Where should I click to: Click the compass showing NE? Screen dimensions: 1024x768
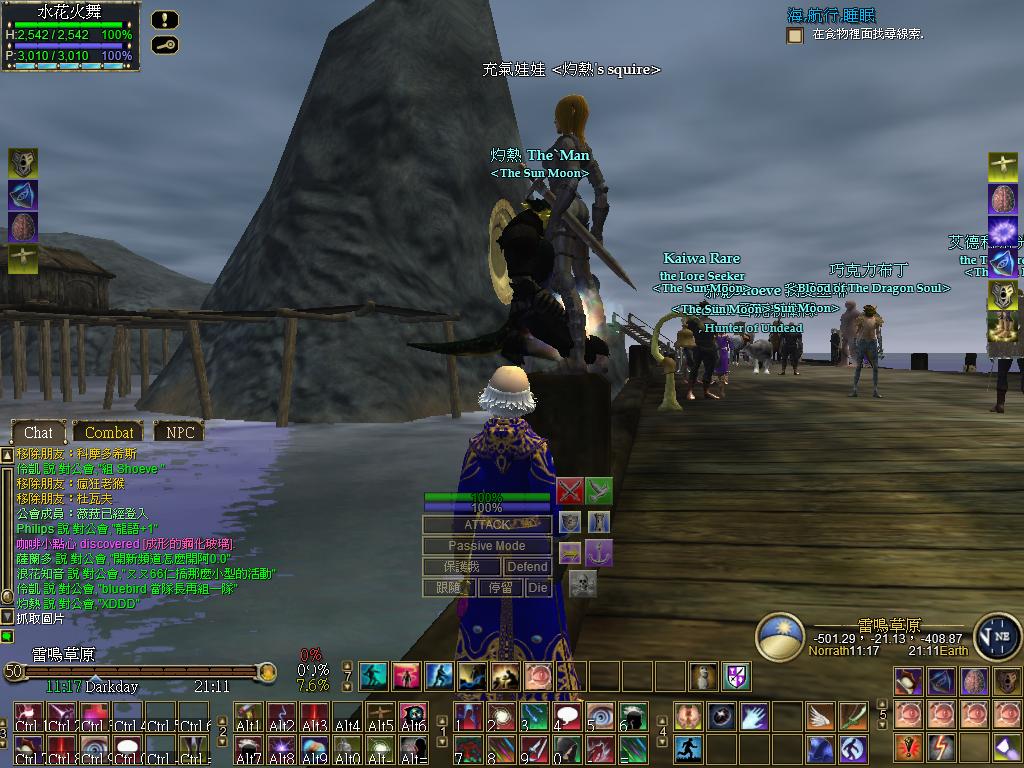997,637
